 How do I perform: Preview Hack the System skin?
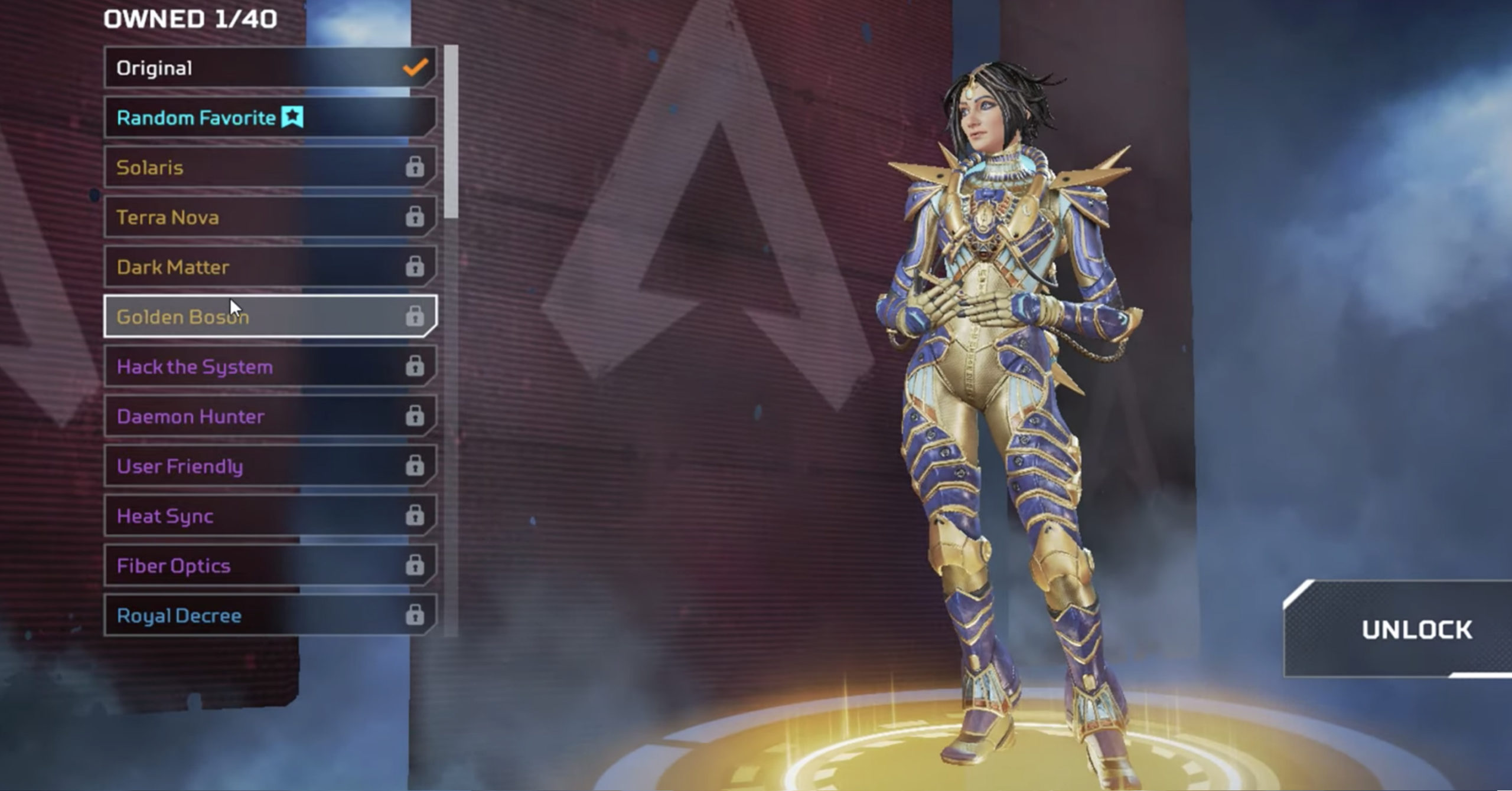click(x=270, y=367)
